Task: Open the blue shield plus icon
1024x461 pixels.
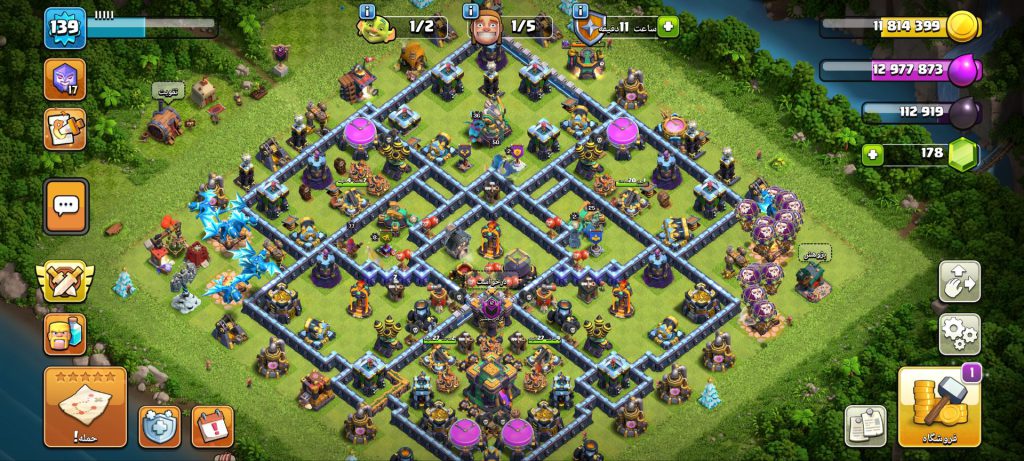Action: click(x=160, y=425)
